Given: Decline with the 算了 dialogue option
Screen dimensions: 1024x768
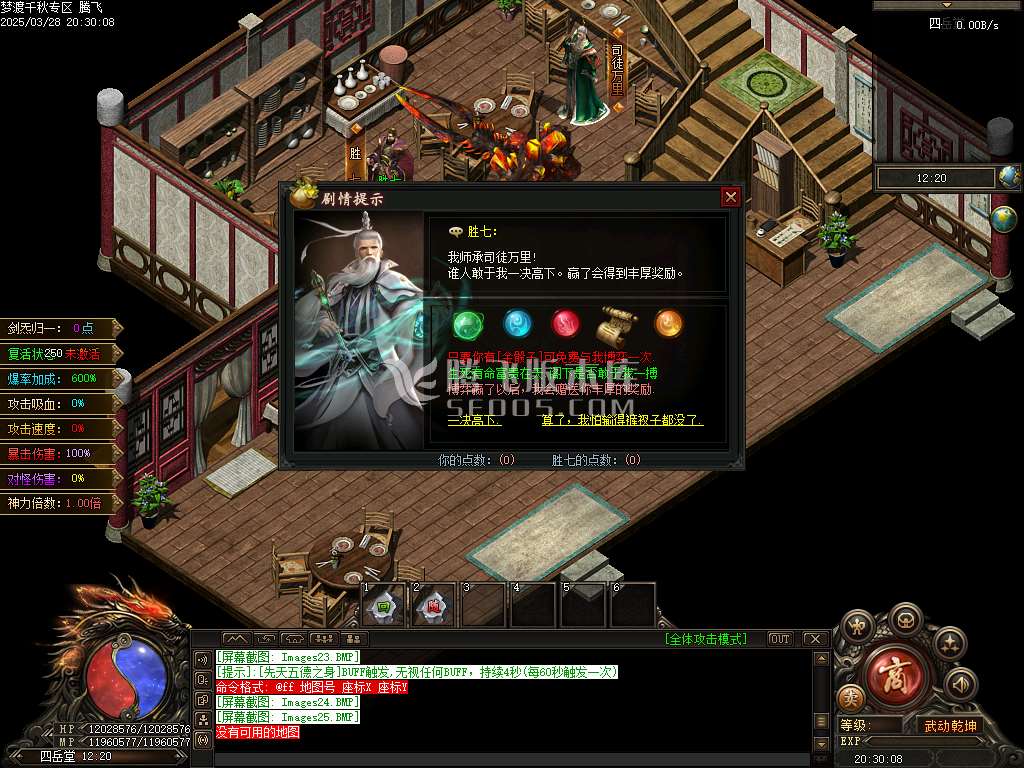Looking at the screenshot, I should pyautogui.click(x=622, y=421).
